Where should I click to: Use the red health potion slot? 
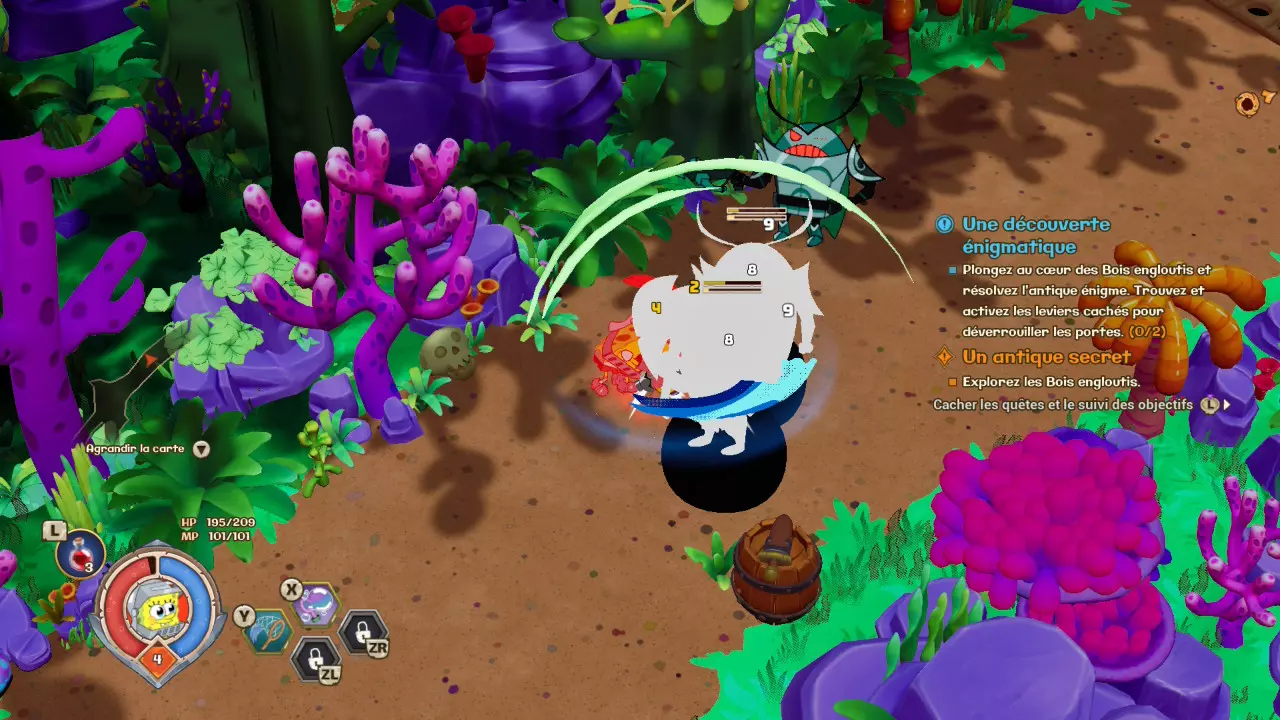[80, 554]
